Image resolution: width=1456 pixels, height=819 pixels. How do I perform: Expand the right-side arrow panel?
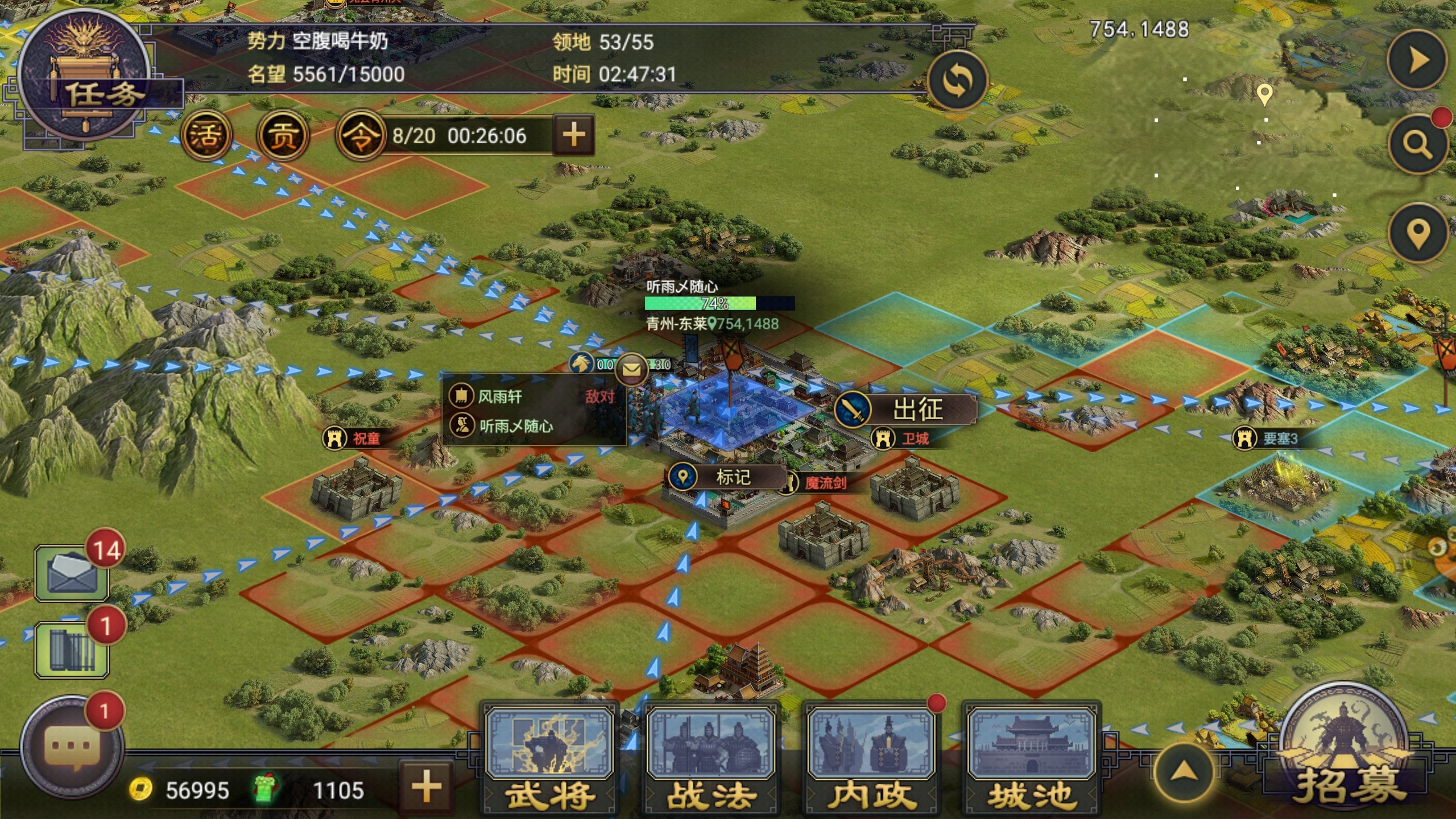(1416, 60)
